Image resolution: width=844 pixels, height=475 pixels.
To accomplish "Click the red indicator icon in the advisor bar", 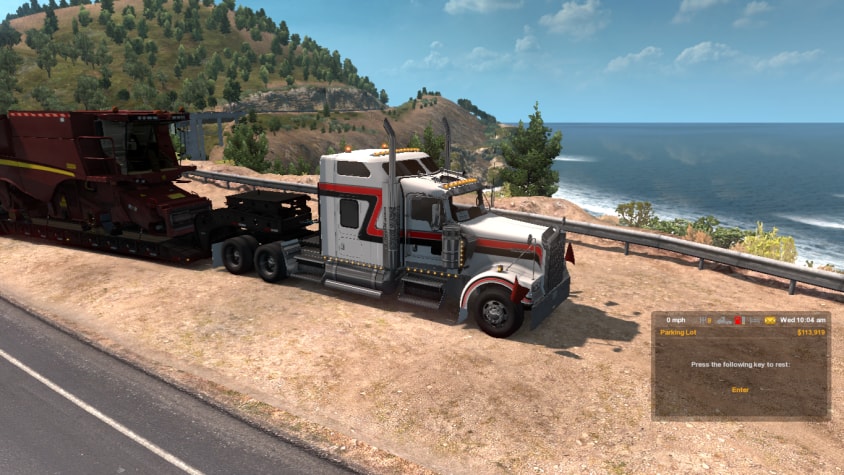I will pyautogui.click(x=738, y=320).
